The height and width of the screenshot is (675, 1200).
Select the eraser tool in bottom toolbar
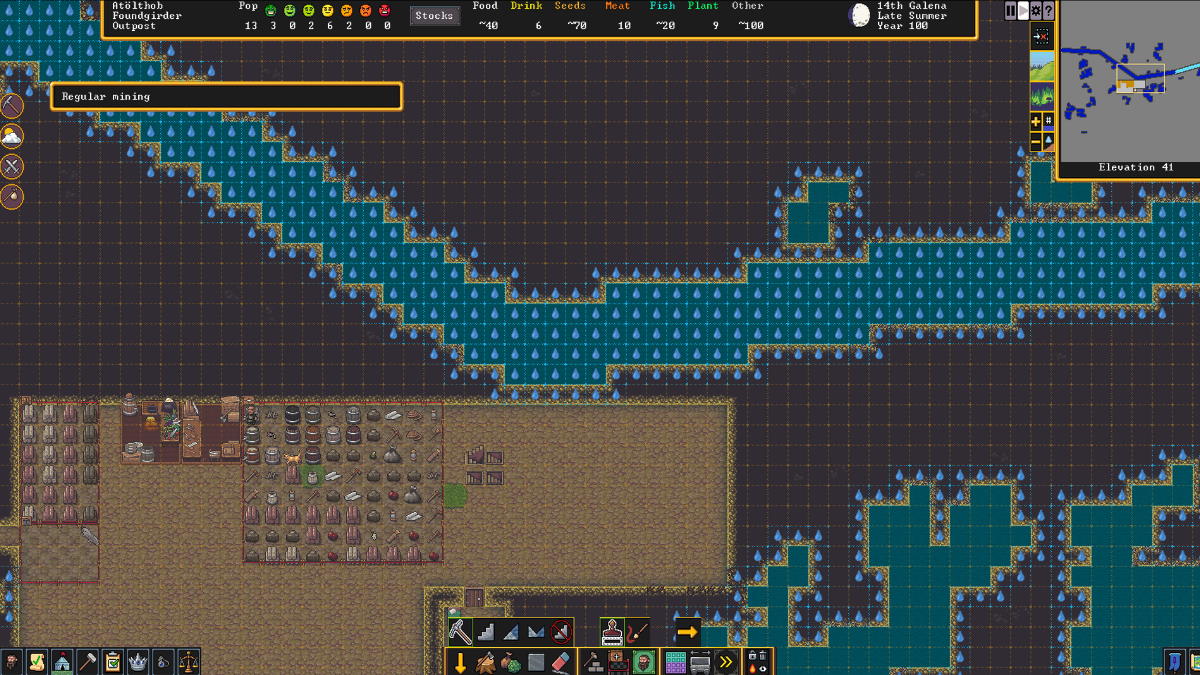tap(560, 662)
